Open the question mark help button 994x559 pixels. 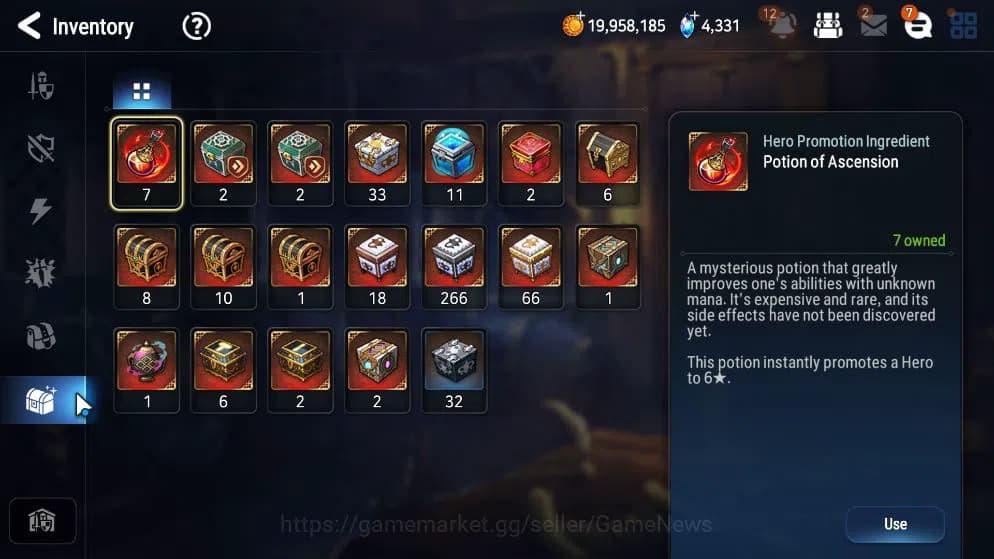pos(196,26)
